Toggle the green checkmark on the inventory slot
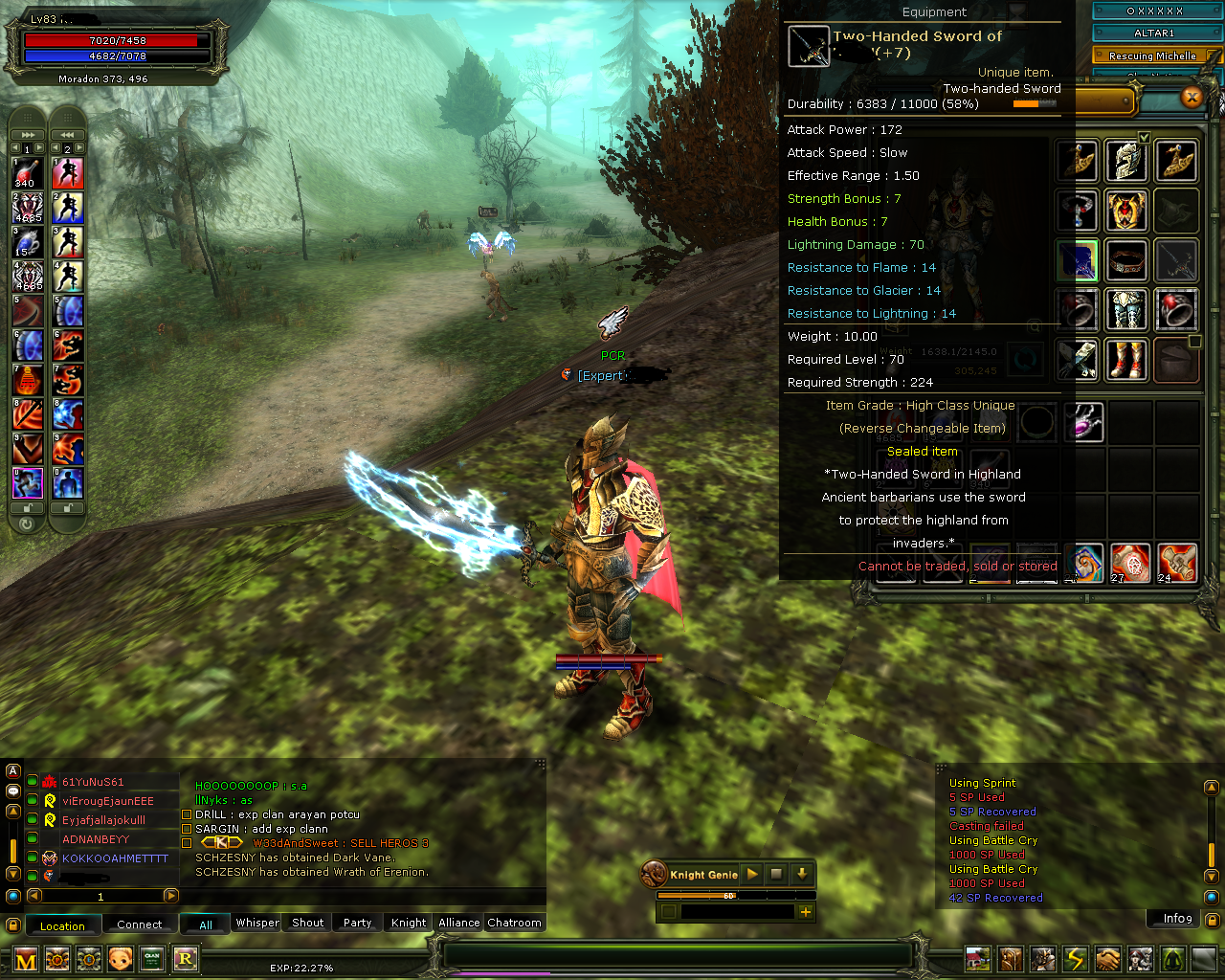 1144,137
